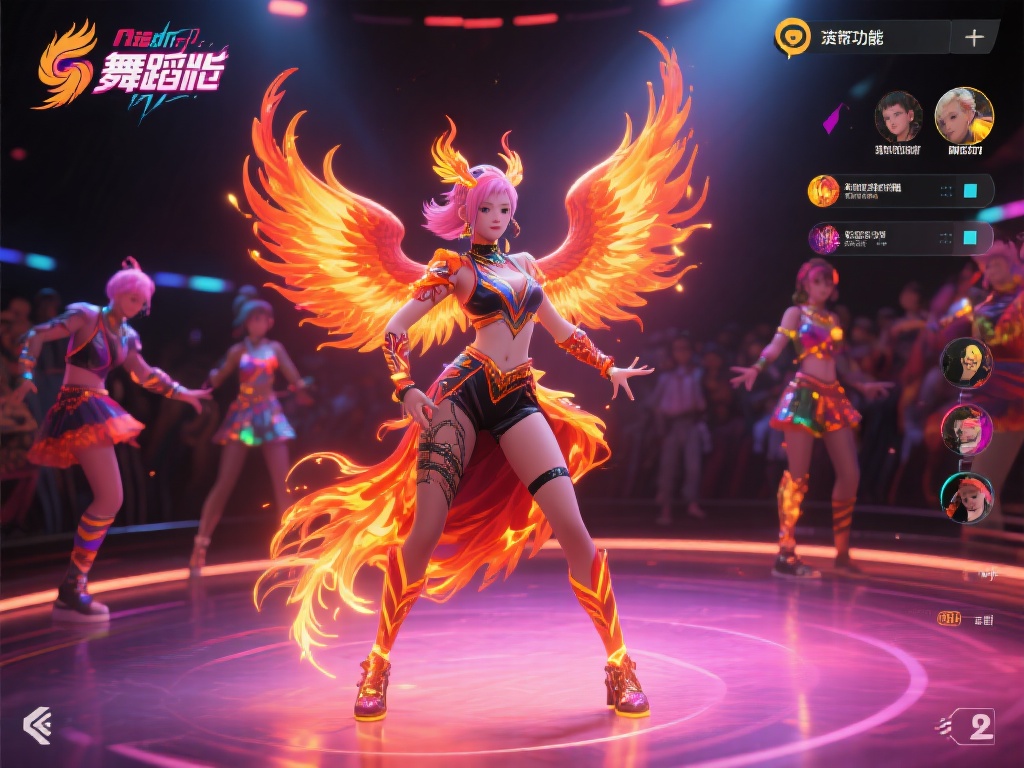Go back with the double-chevron arrow button
Image resolution: width=1024 pixels, height=768 pixels.
pyautogui.click(x=37, y=725)
